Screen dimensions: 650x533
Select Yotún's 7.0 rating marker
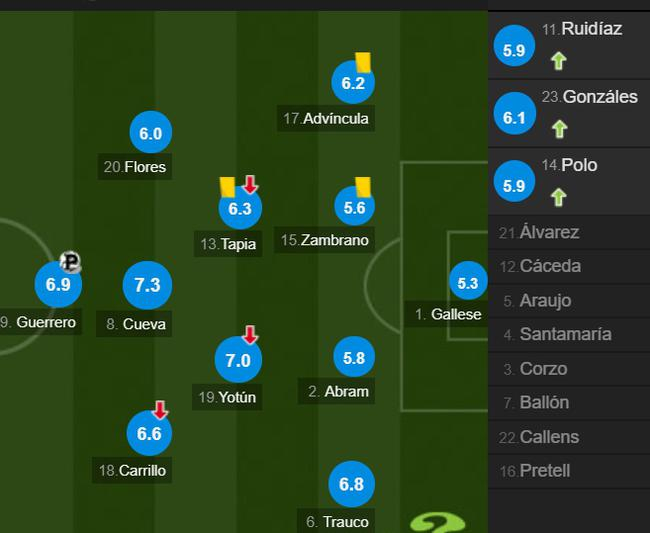[x=238, y=360]
